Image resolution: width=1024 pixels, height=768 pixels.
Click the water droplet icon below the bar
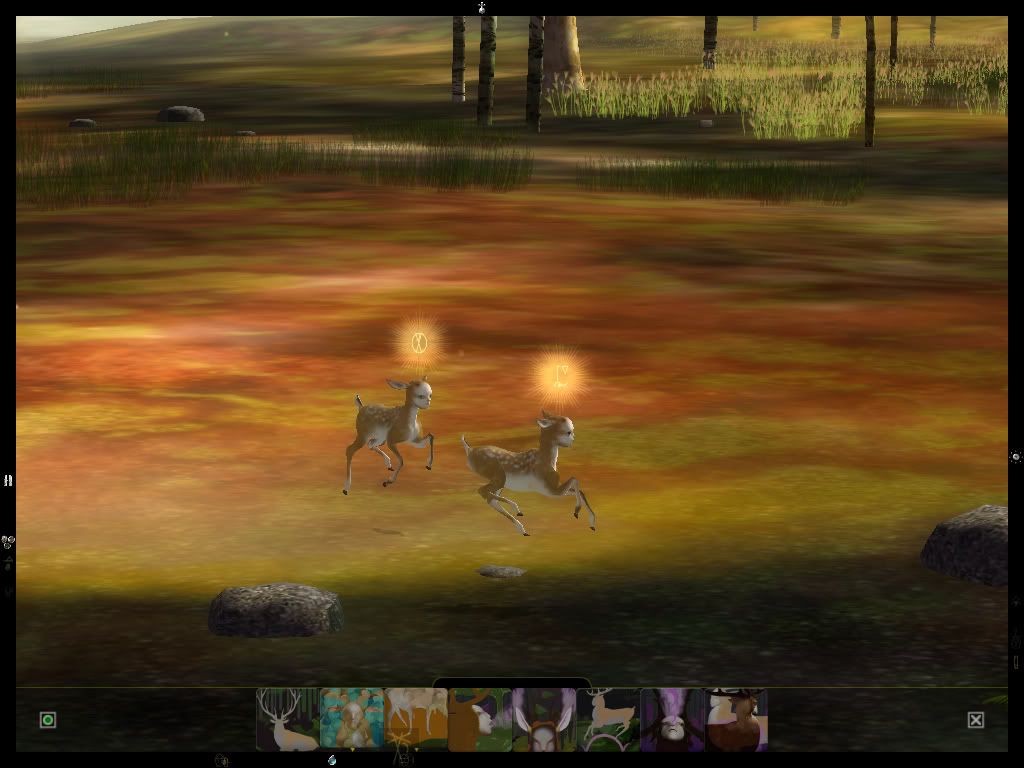[332, 760]
